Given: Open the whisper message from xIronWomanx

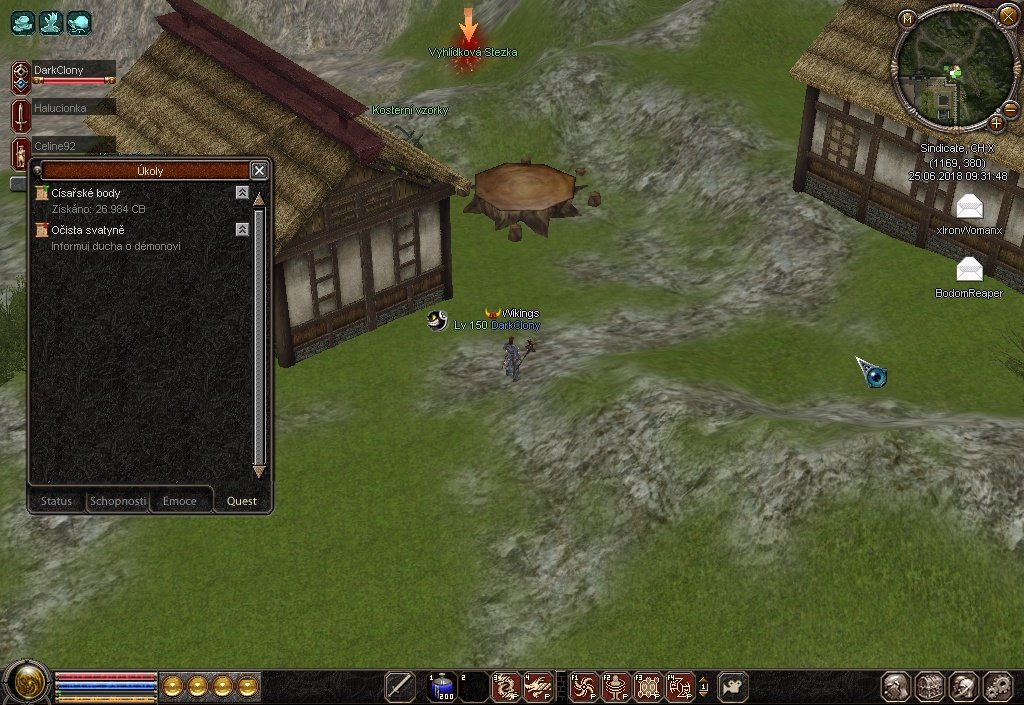Looking at the screenshot, I should point(969,207).
